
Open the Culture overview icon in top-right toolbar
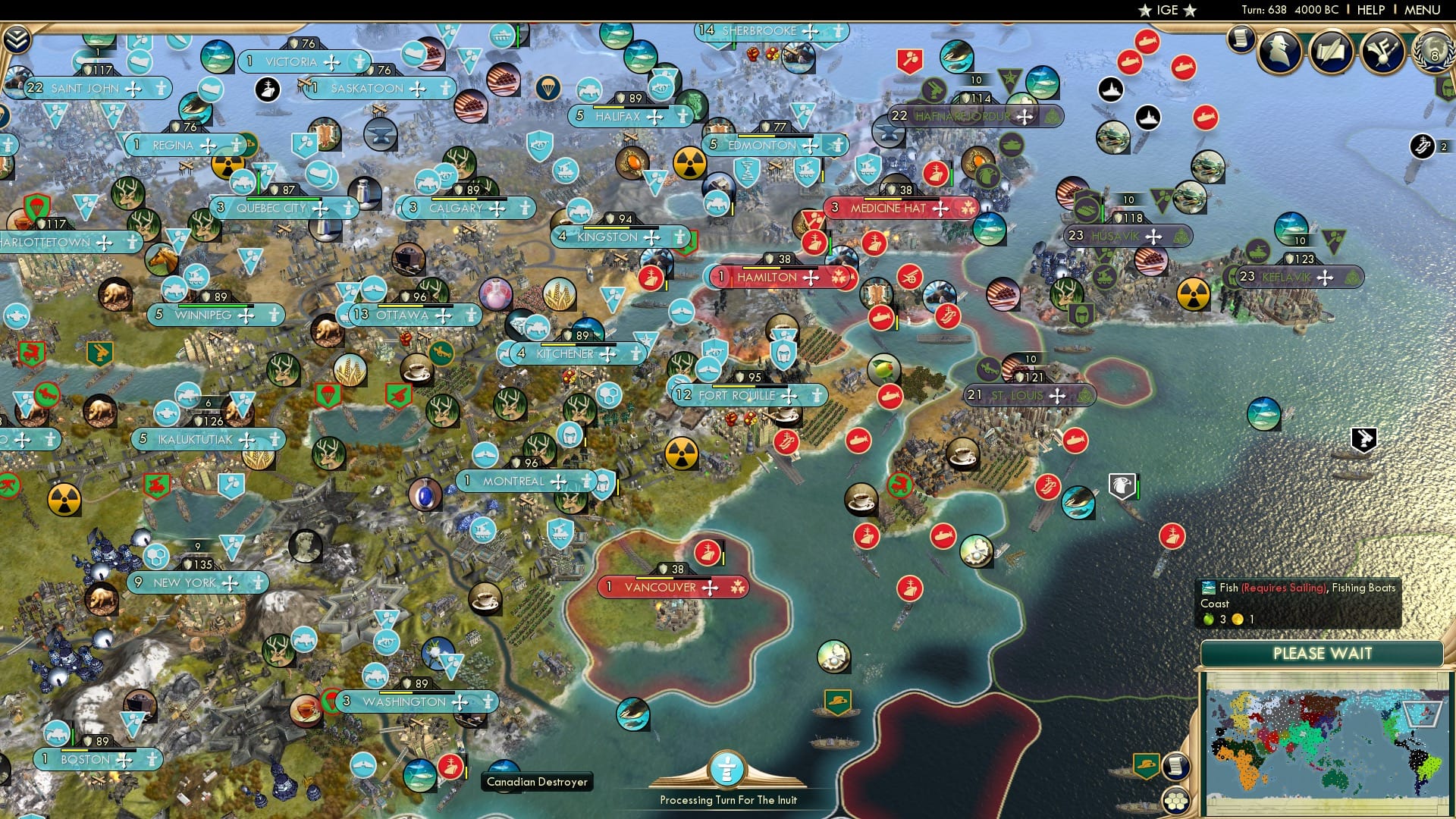1382,51
